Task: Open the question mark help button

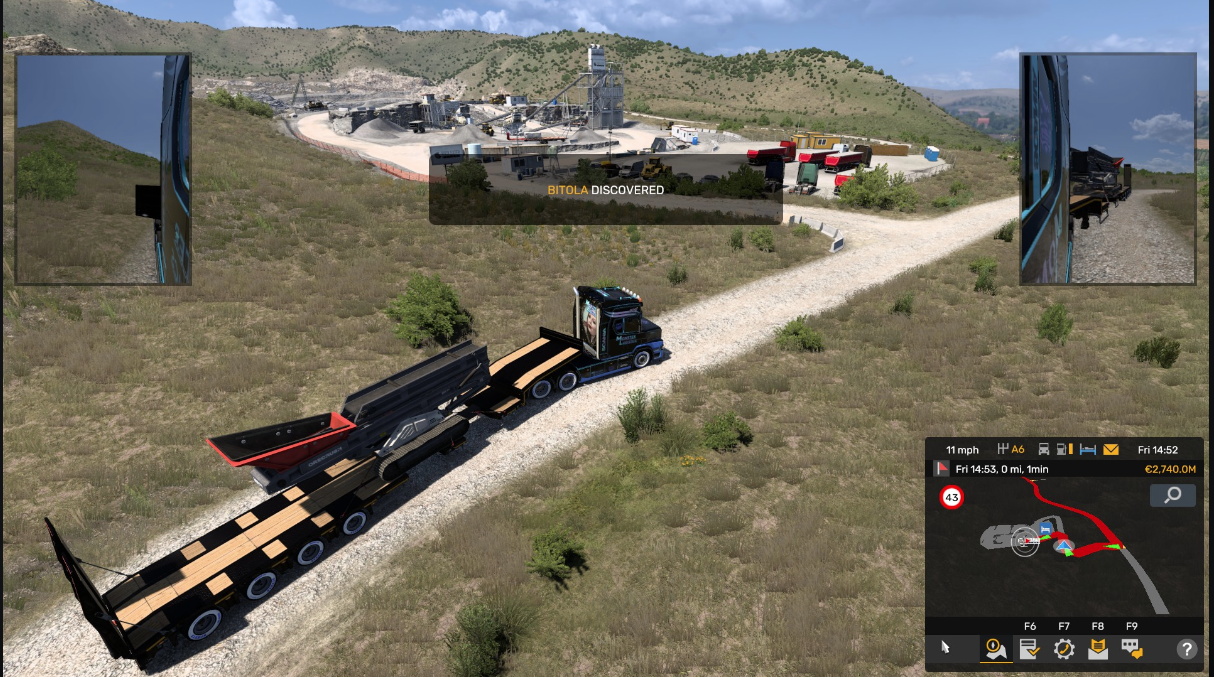Action: pos(1186,648)
